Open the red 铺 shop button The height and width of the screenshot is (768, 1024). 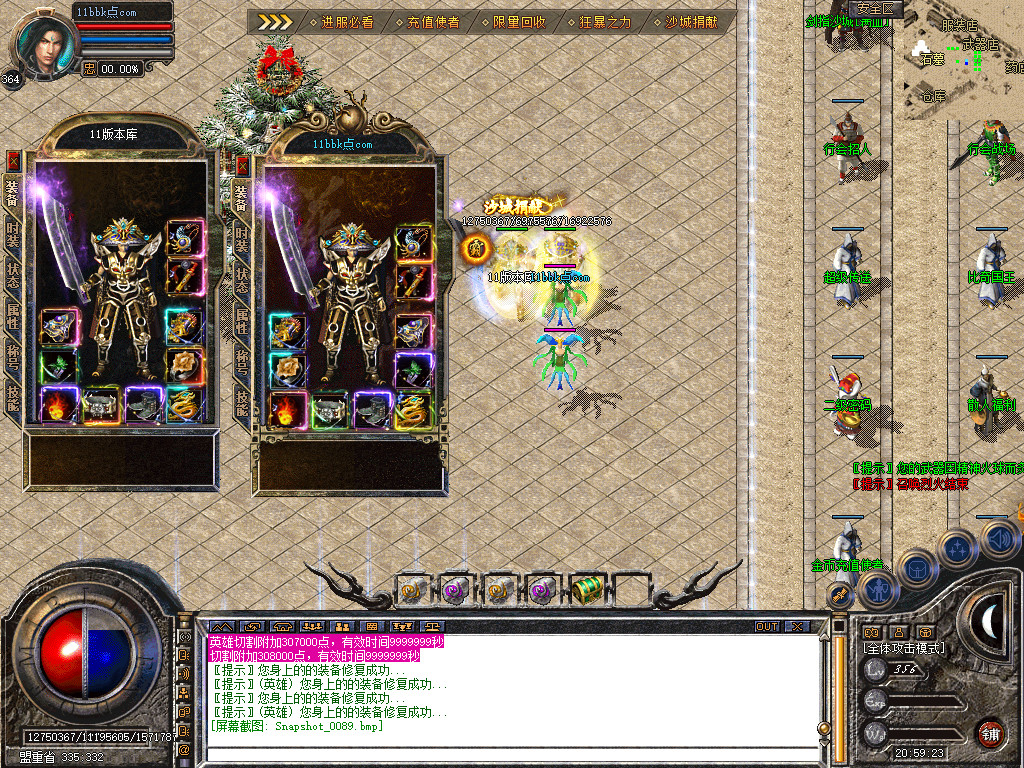pos(990,733)
